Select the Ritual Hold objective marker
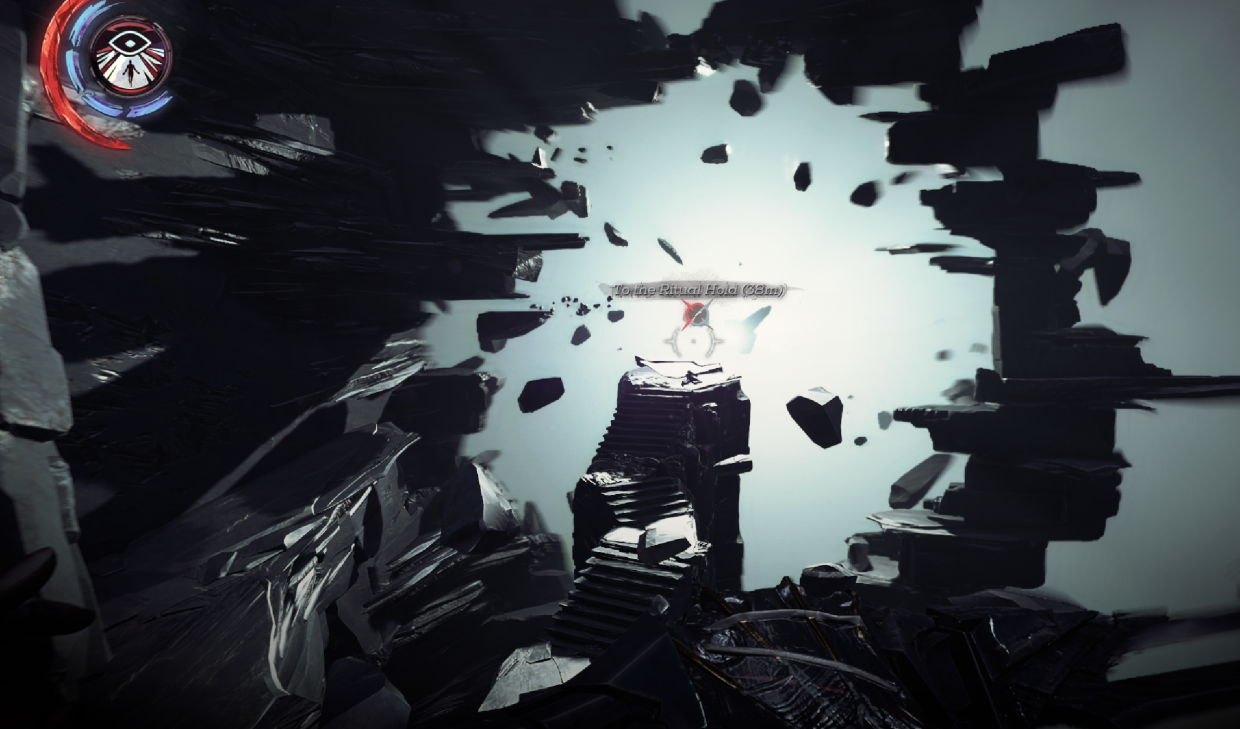 click(695, 316)
